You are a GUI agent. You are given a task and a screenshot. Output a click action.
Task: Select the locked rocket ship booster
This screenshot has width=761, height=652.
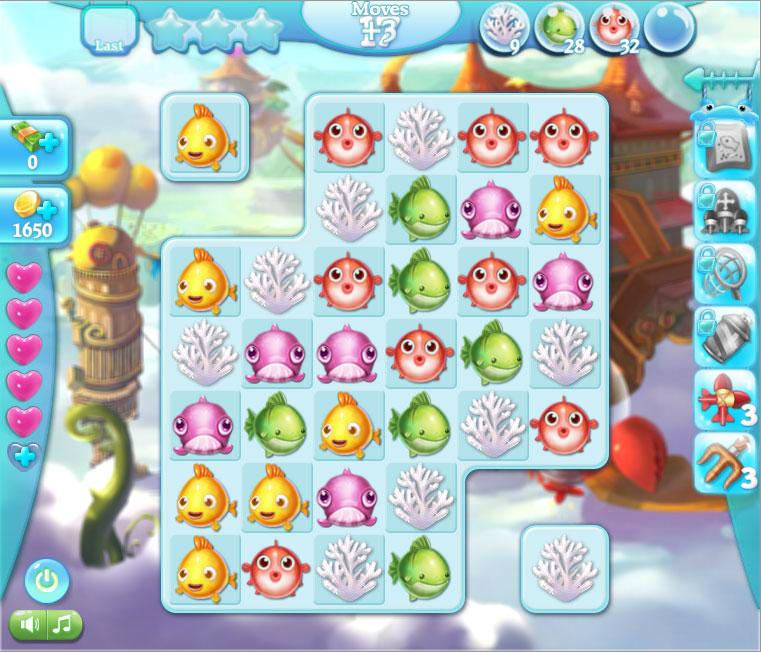(x=723, y=212)
